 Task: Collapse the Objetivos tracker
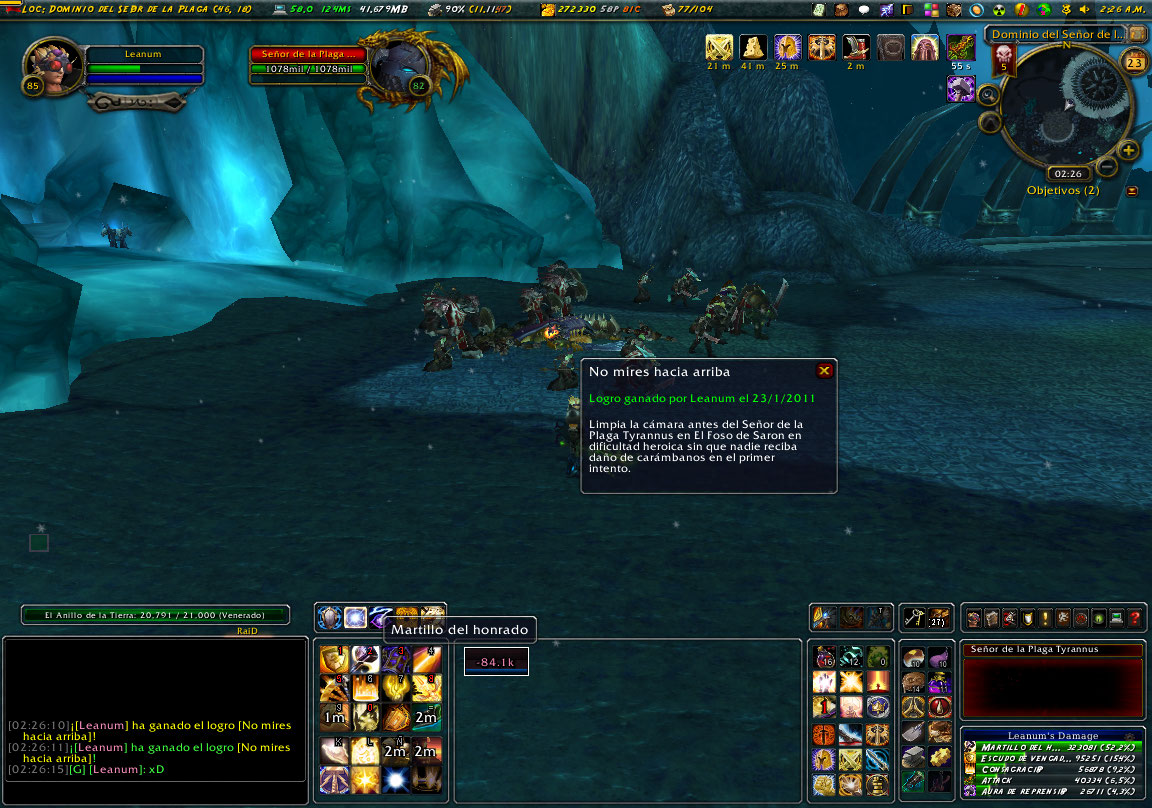pyautogui.click(x=1132, y=190)
